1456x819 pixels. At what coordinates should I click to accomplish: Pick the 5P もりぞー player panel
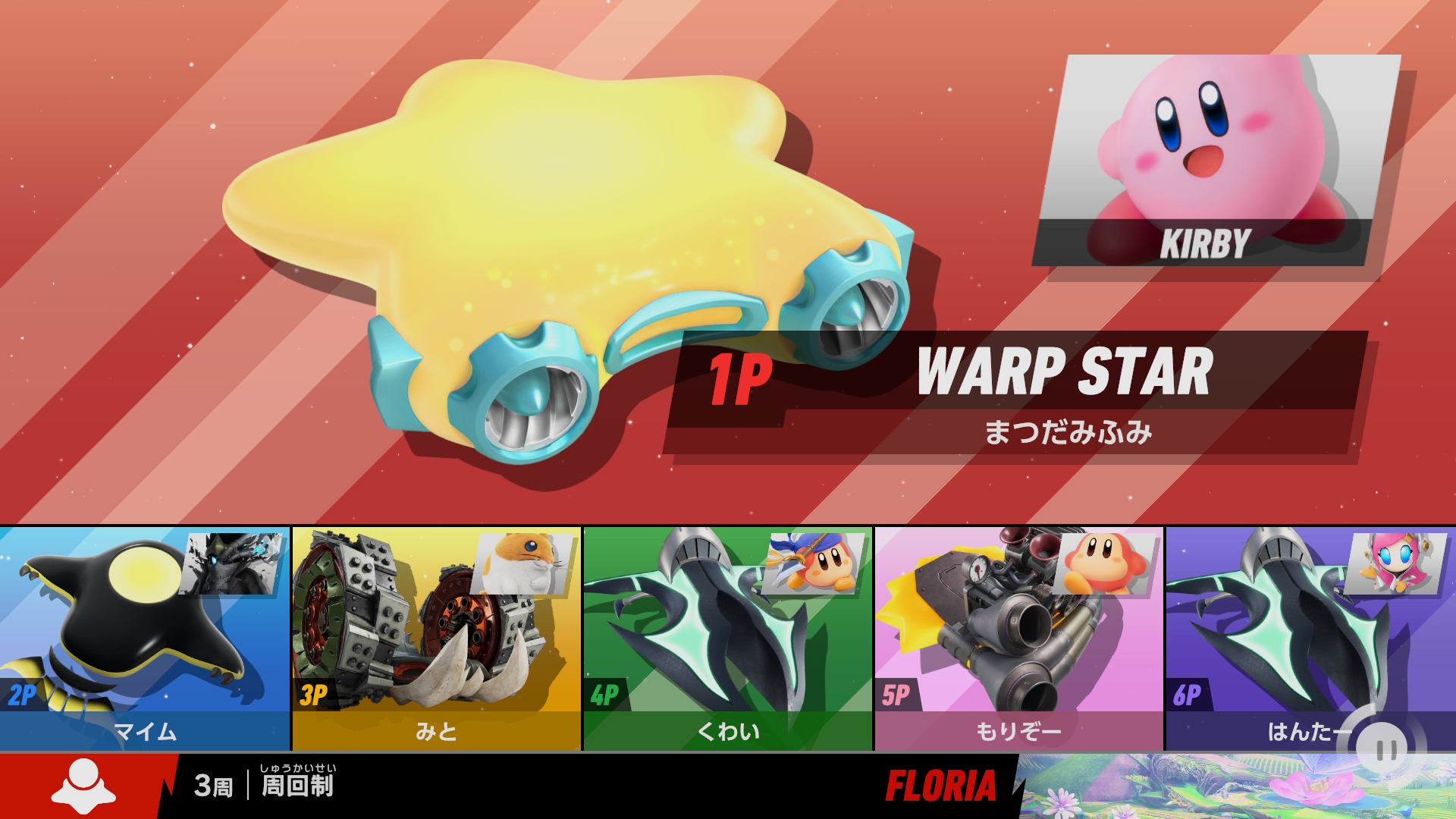coord(1018,639)
